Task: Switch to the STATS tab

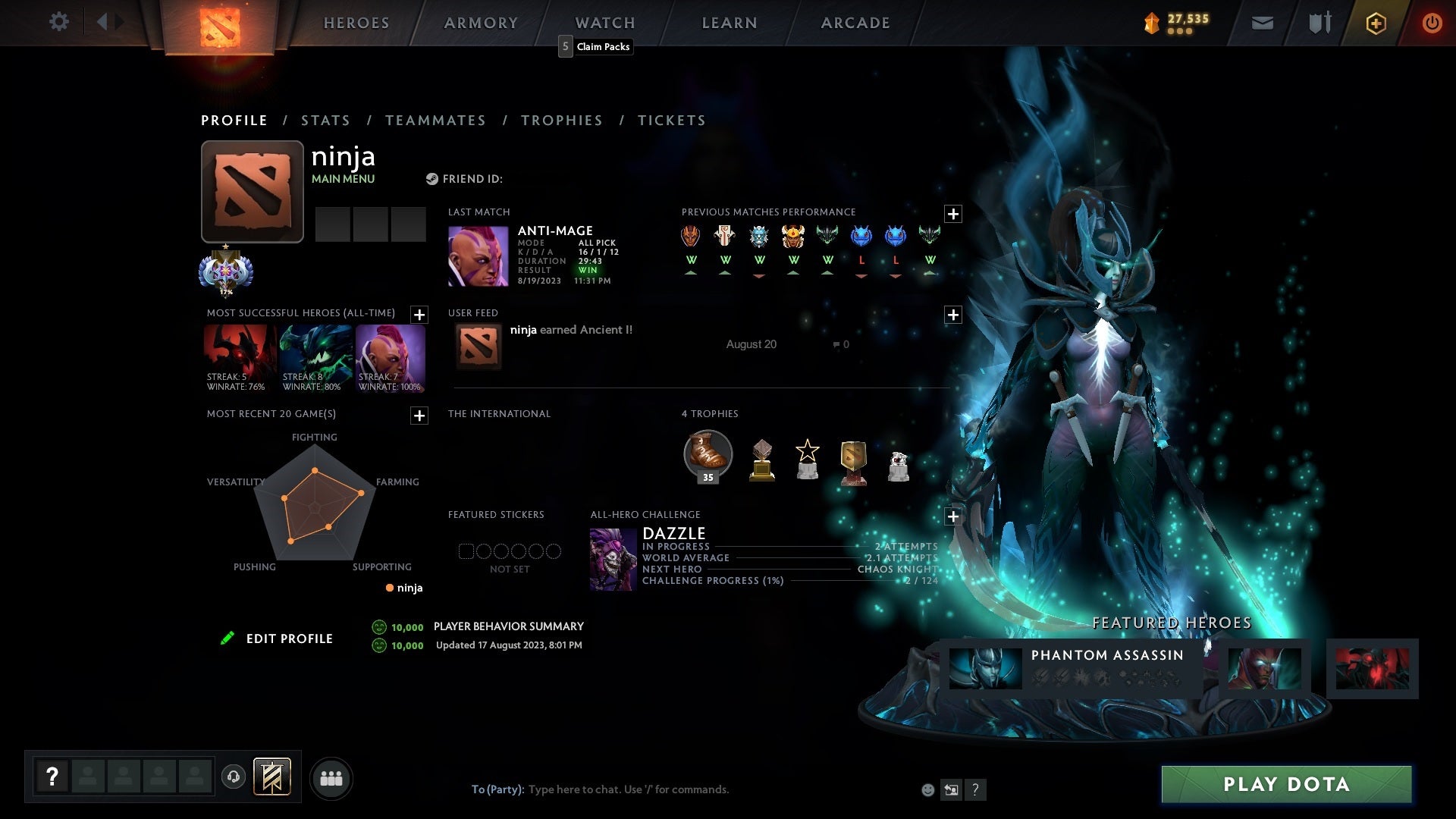Action: 325,120
